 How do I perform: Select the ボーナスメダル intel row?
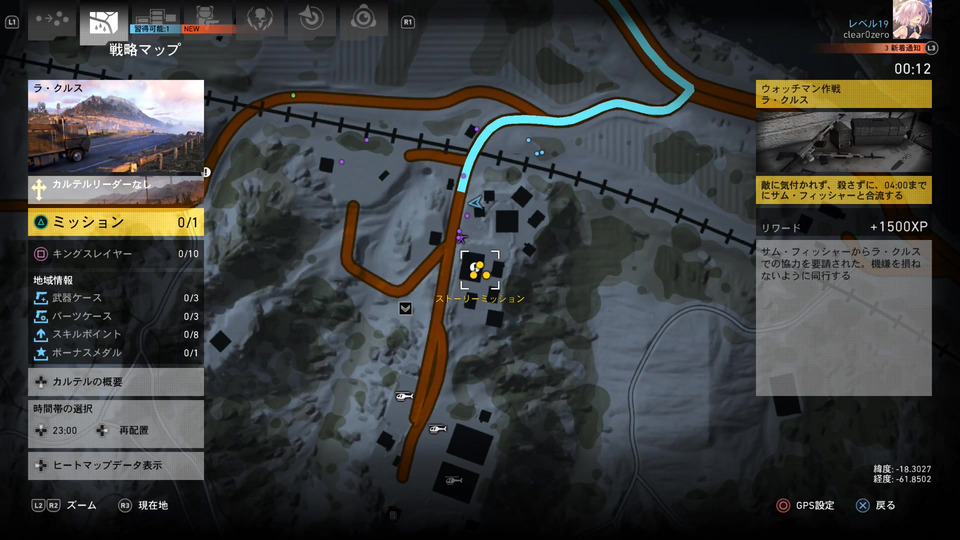click(115, 352)
